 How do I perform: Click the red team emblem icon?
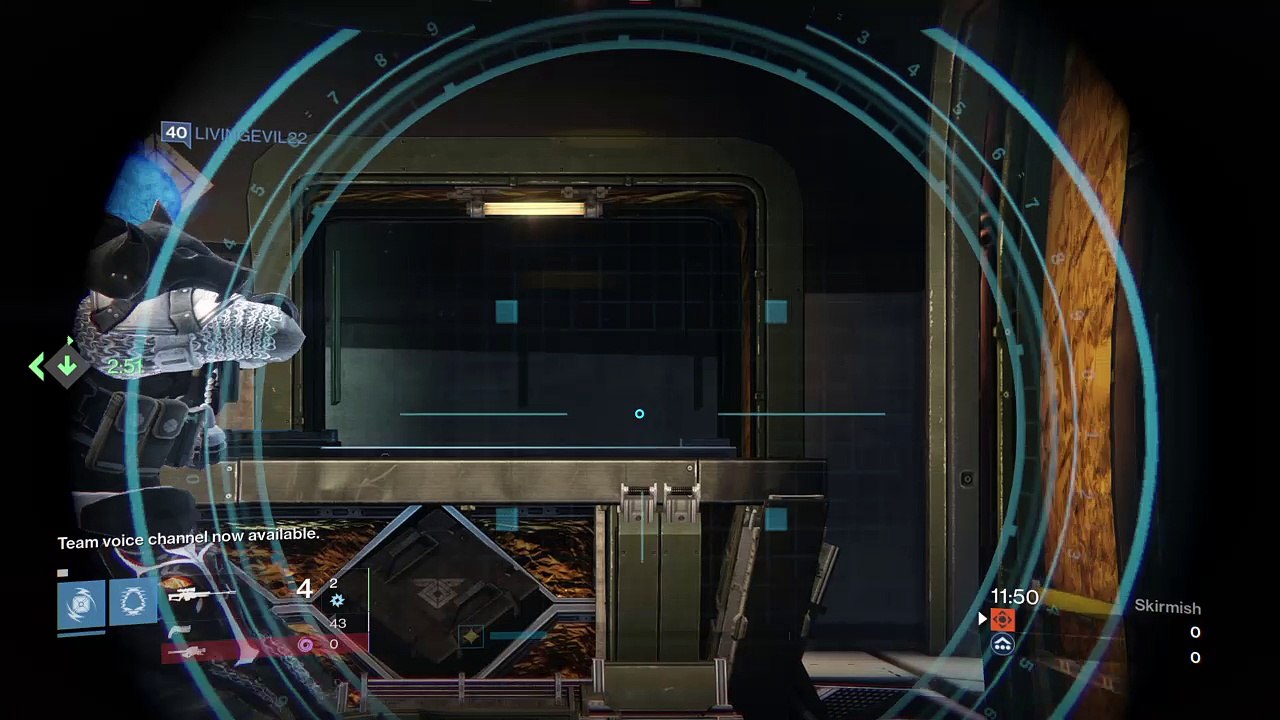(1003, 620)
